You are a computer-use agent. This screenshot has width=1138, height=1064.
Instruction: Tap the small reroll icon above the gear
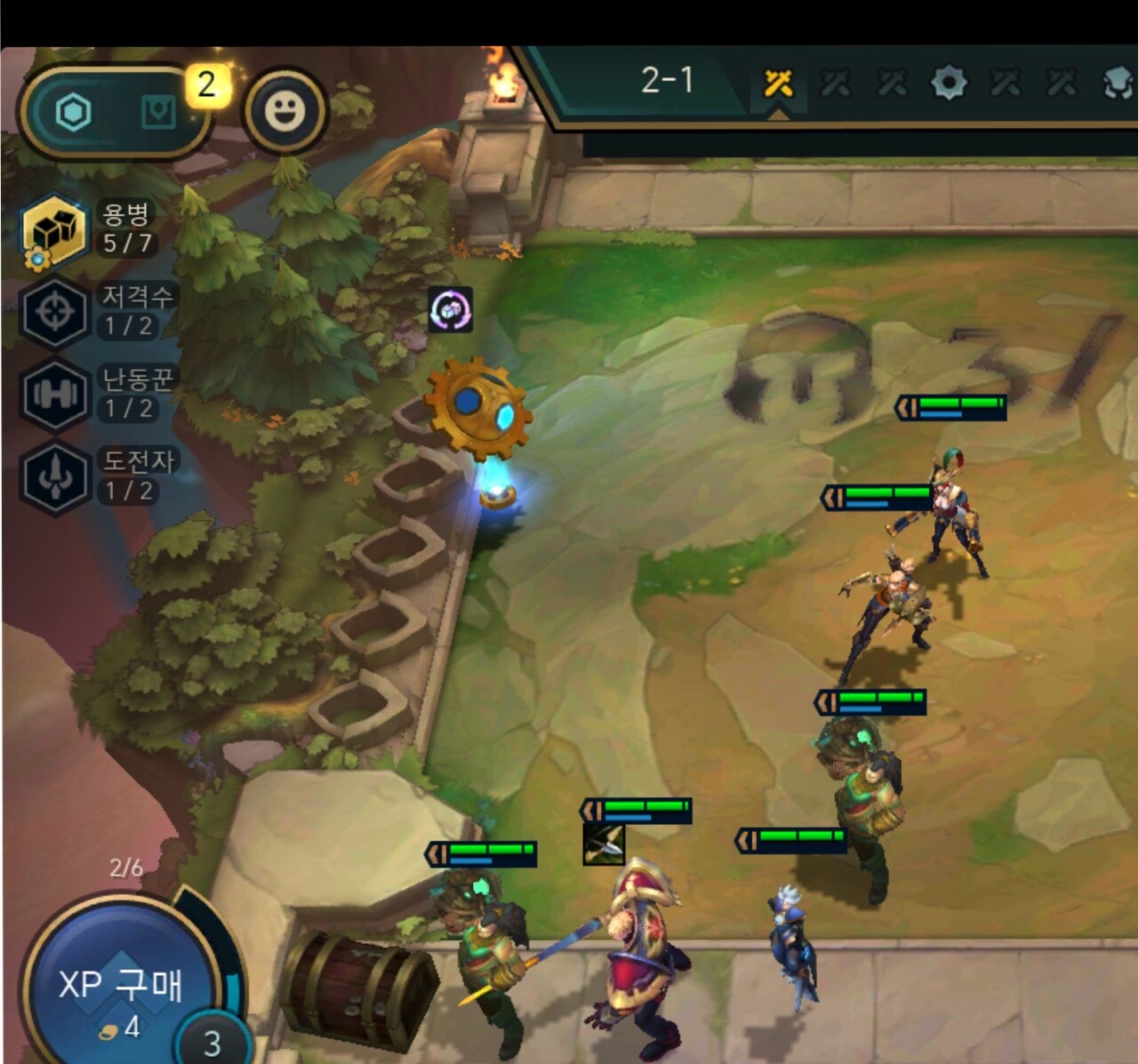pyautogui.click(x=450, y=309)
